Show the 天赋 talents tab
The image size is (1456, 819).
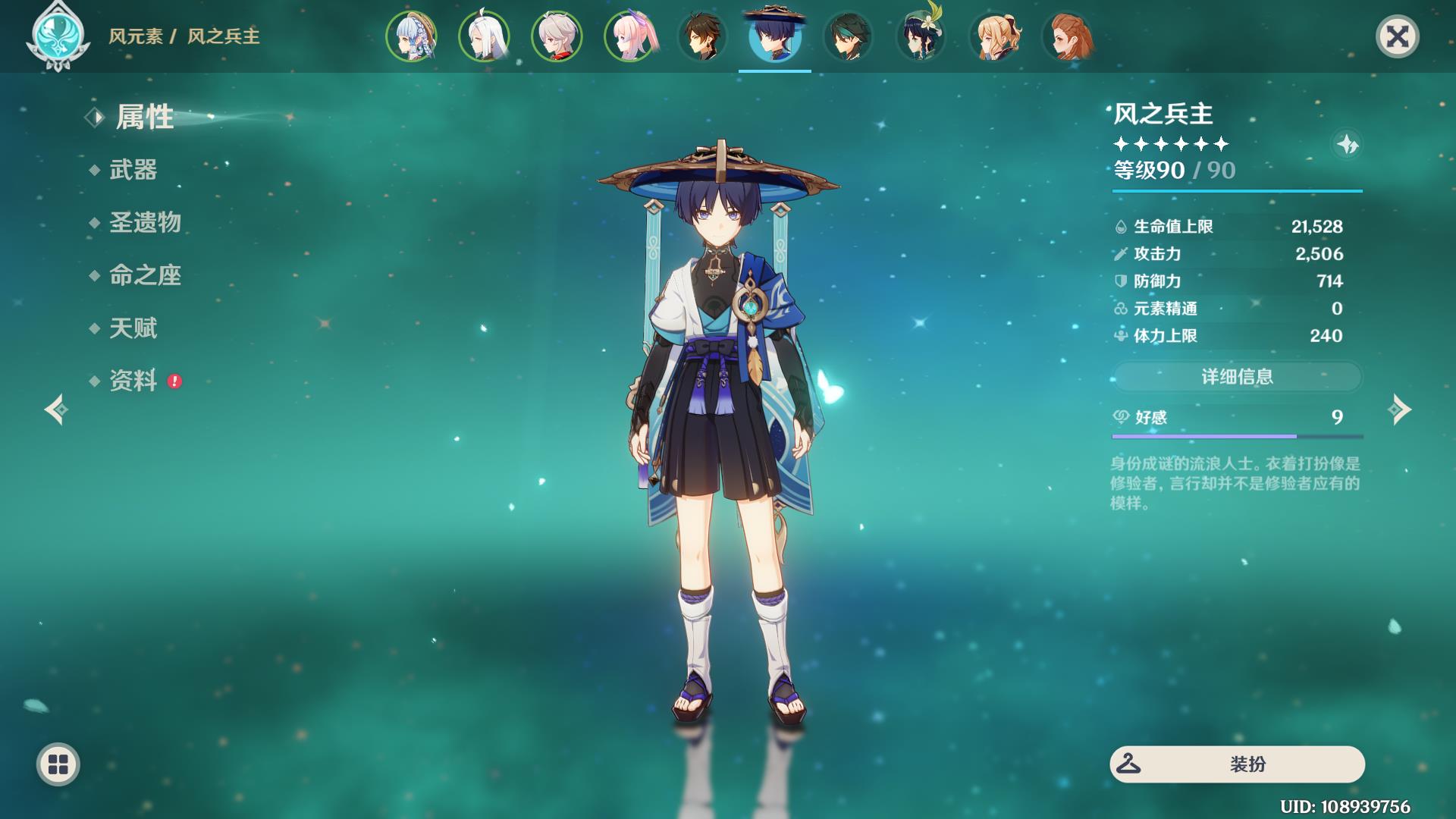pos(133,328)
